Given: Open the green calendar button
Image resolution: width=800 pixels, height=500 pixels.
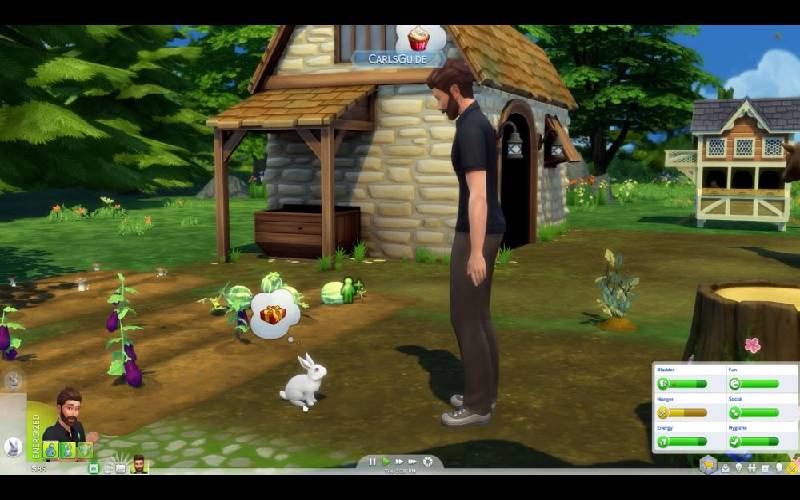Looking at the screenshot, I should tap(93, 467).
